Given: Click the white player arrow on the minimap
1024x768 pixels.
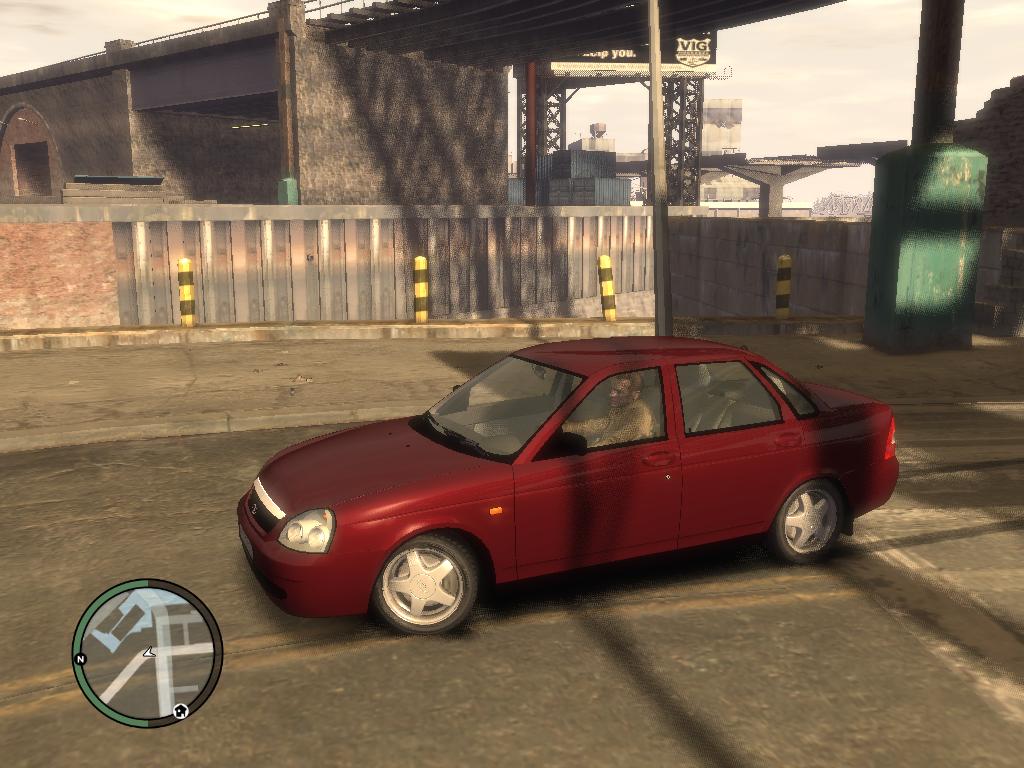Looking at the screenshot, I should coord(148,652).
